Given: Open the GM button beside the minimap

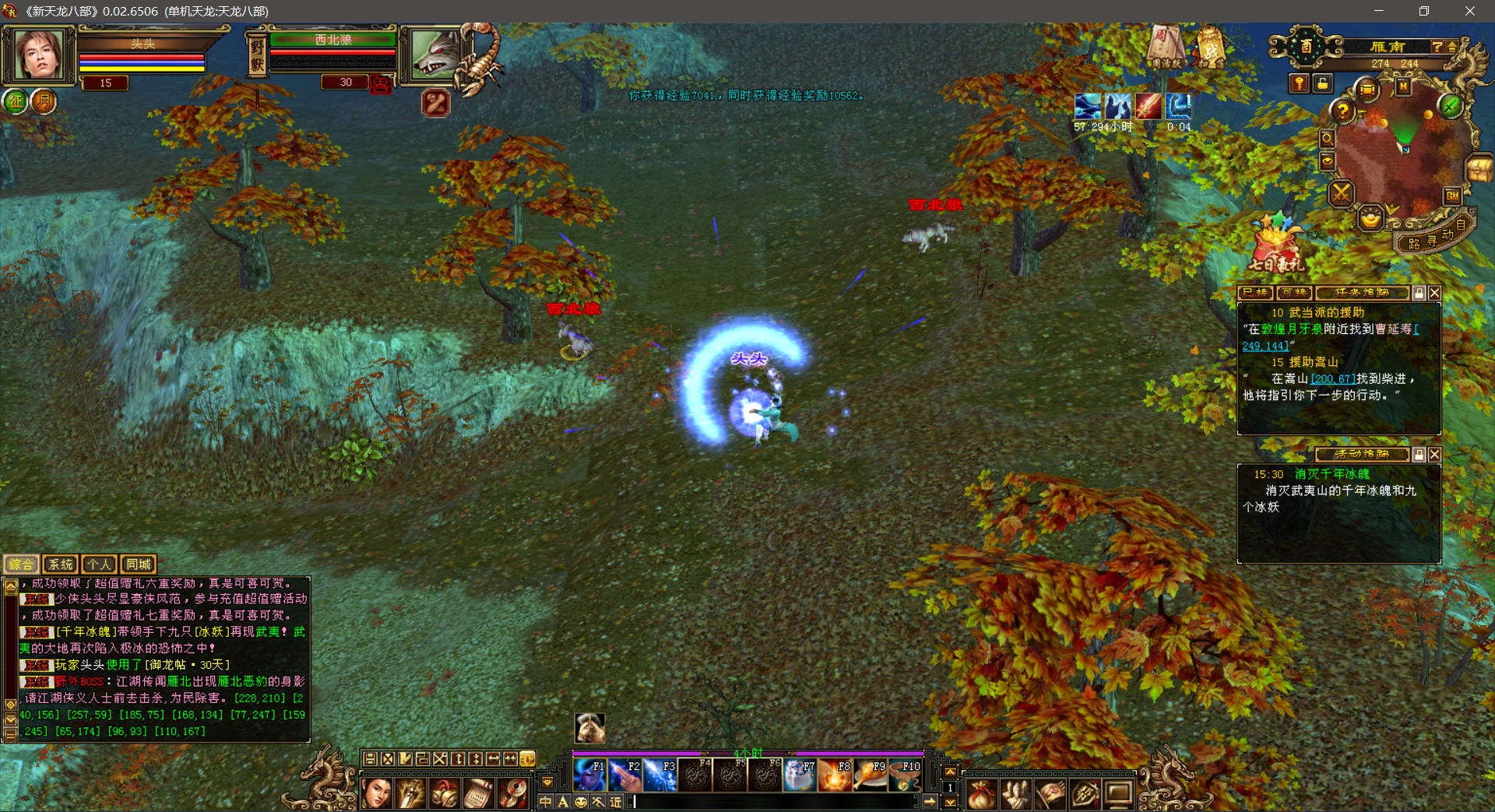Looking at the screenshot, I should (x=1452, y=195).
